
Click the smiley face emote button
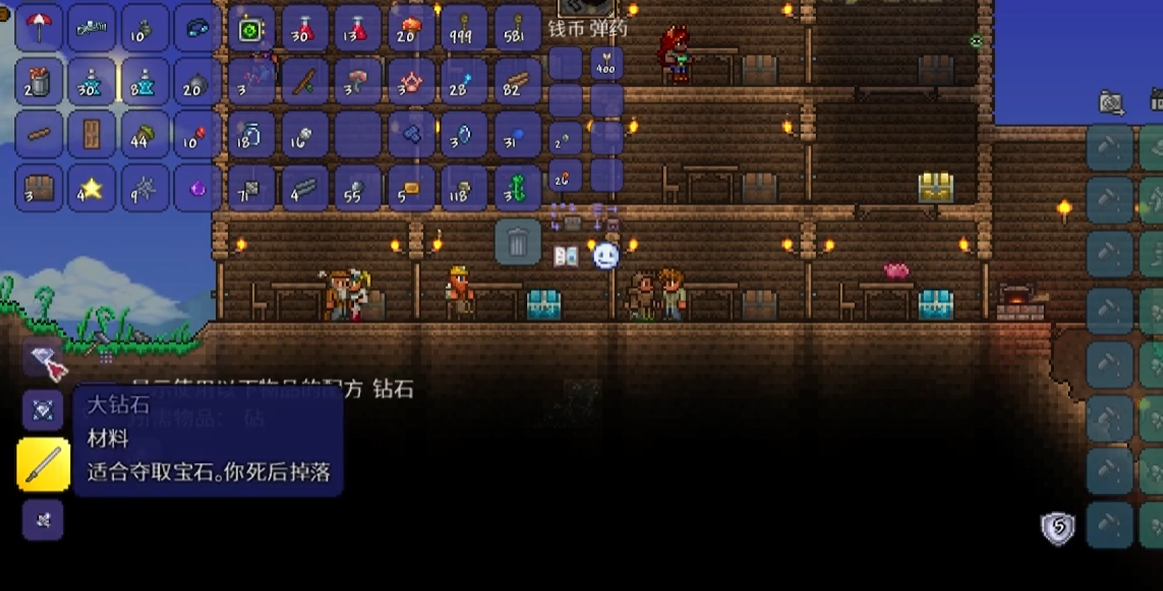[x=606, y=256]
